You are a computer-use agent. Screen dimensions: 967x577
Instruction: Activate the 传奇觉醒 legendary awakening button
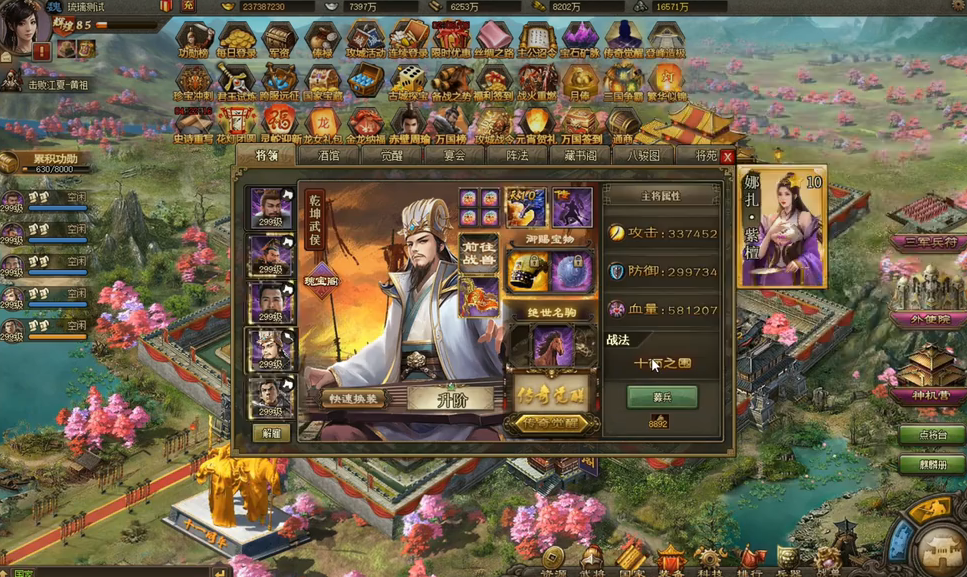(551, 424)
